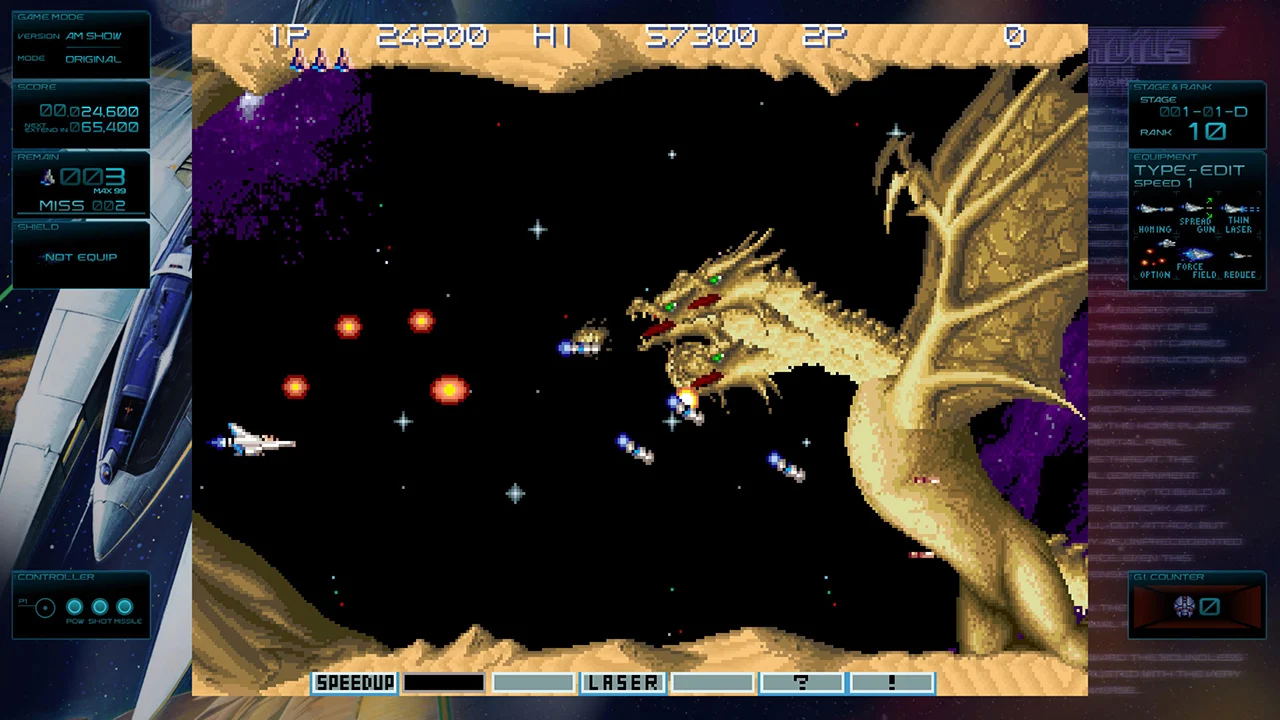1280x720 pixels.
Task: Toggle the MISSILE button in the Controller panel
Action: (126, 606)
